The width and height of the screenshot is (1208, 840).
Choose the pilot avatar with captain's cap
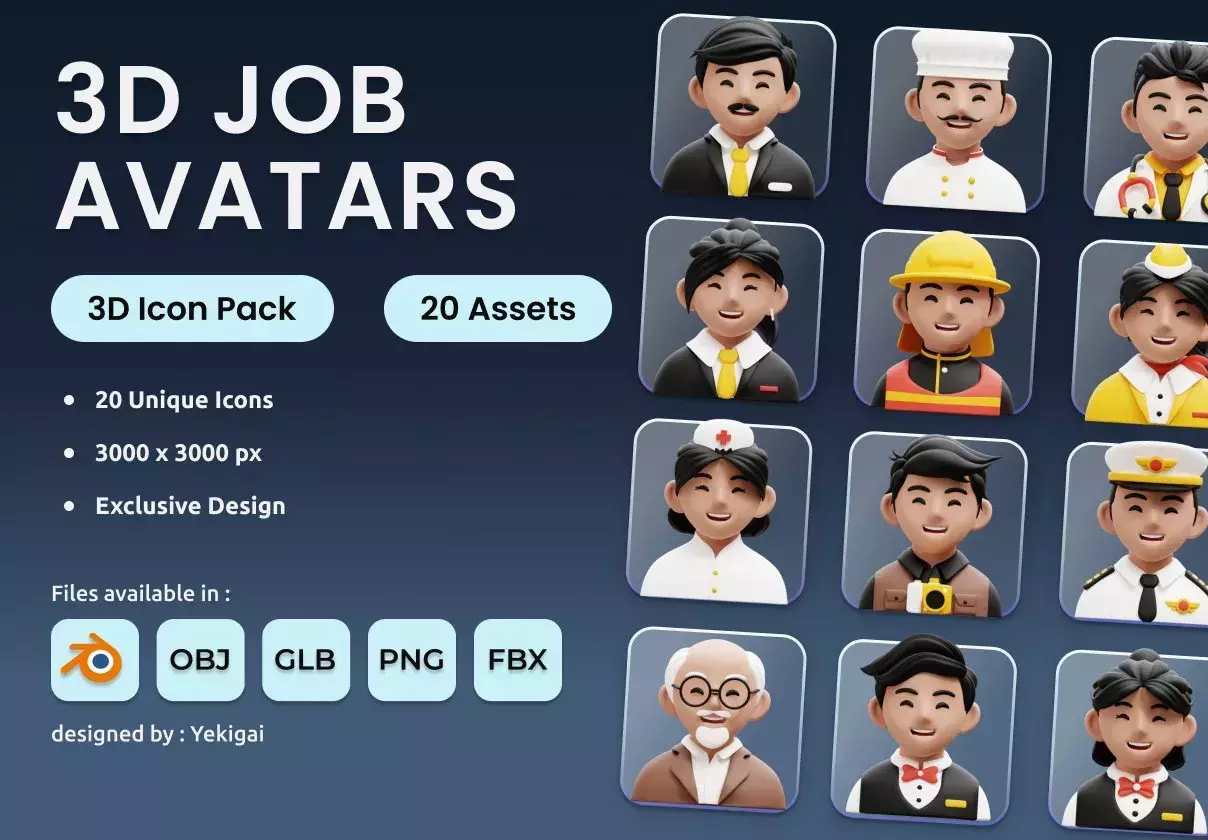[1140, 535]
